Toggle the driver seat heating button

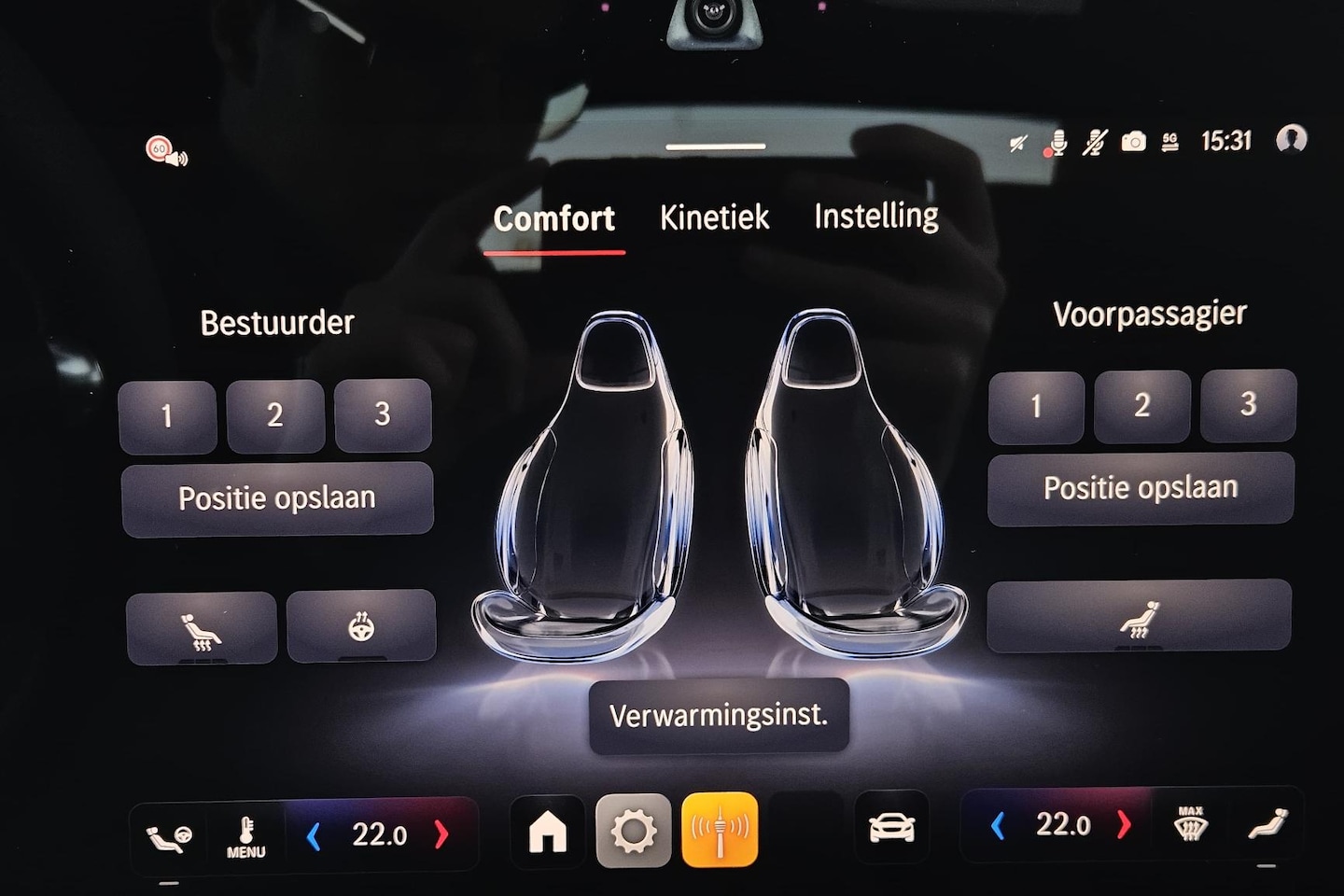coord(202,628)
